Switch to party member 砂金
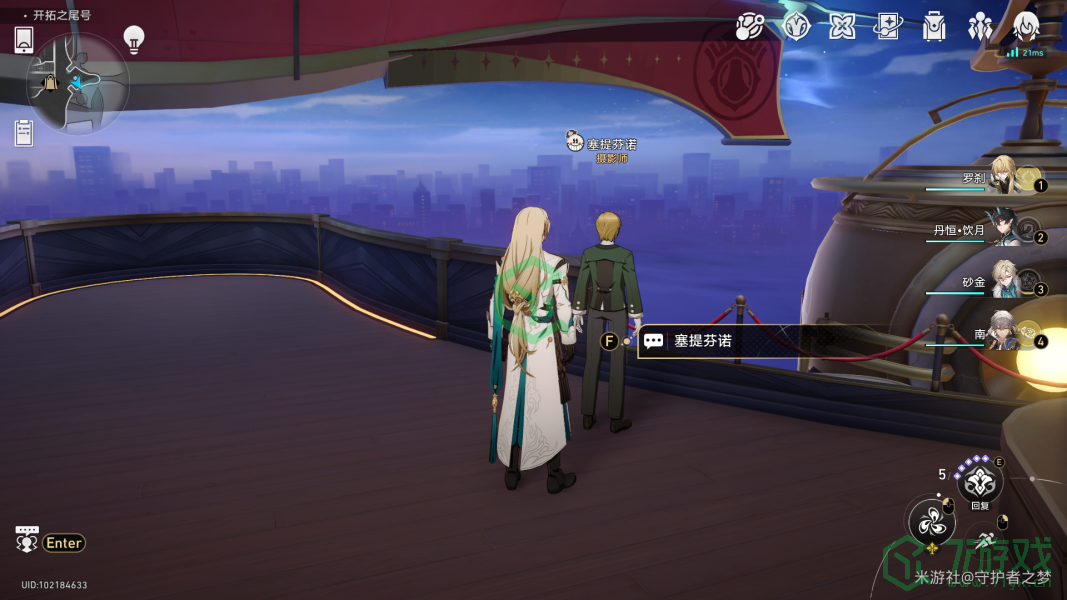The height and width of the screenshot is (600, 1067). click(1005, 282)
